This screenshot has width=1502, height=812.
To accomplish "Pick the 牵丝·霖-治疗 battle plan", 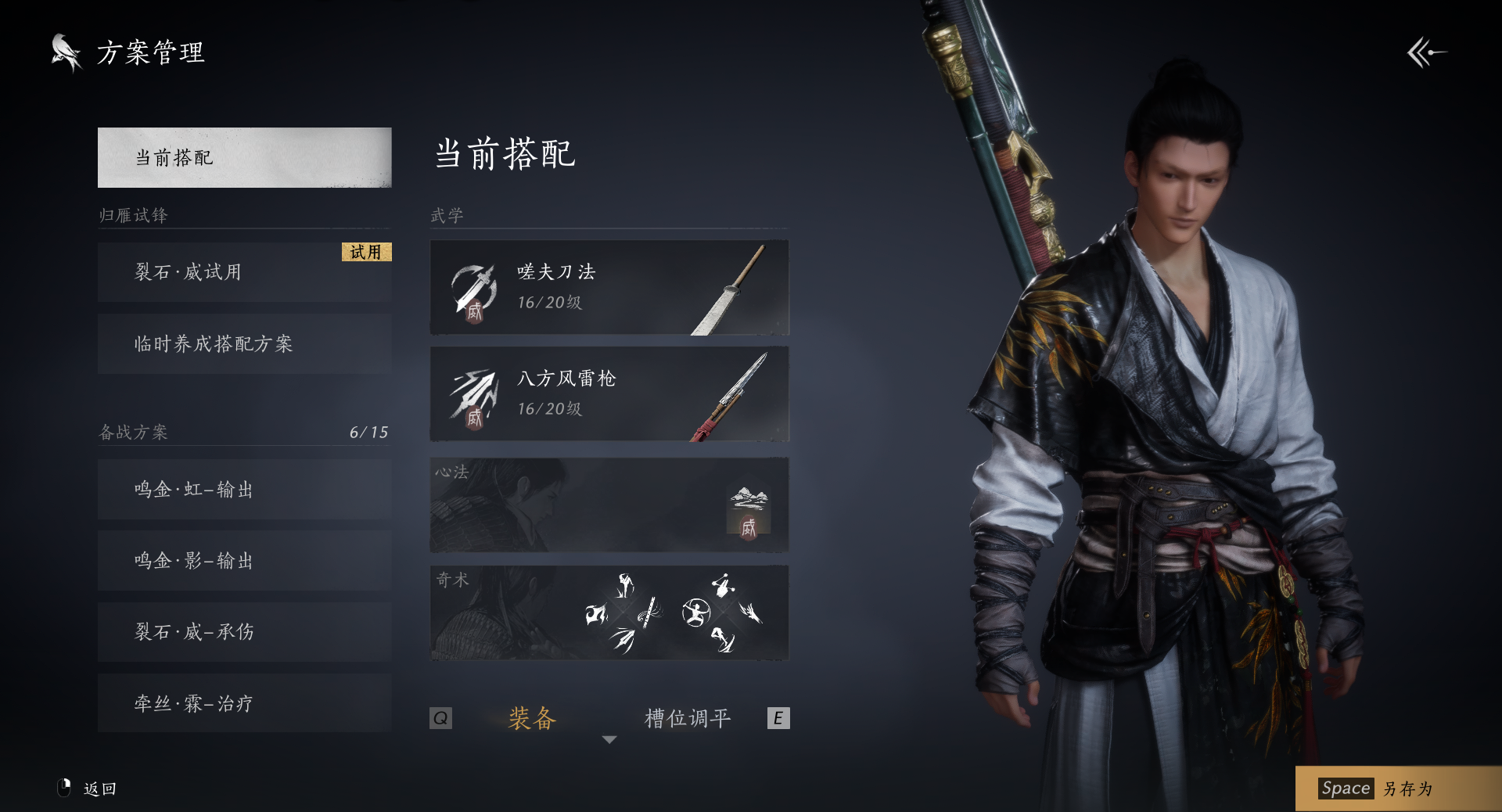I will tap(244, 703).
